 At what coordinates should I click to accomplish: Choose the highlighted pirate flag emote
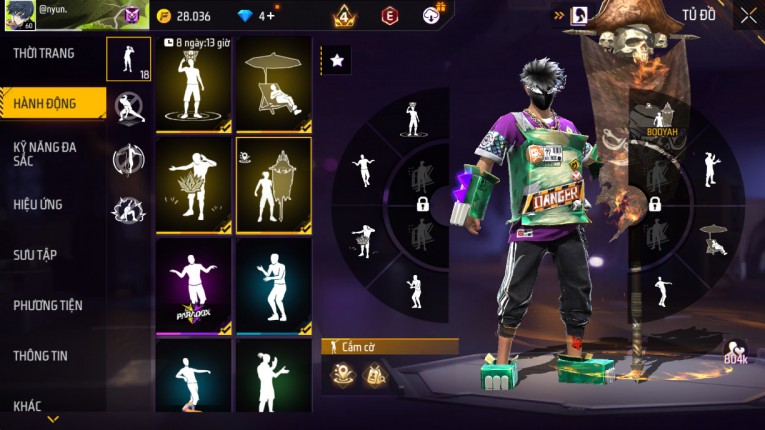[x=273, y=185]
